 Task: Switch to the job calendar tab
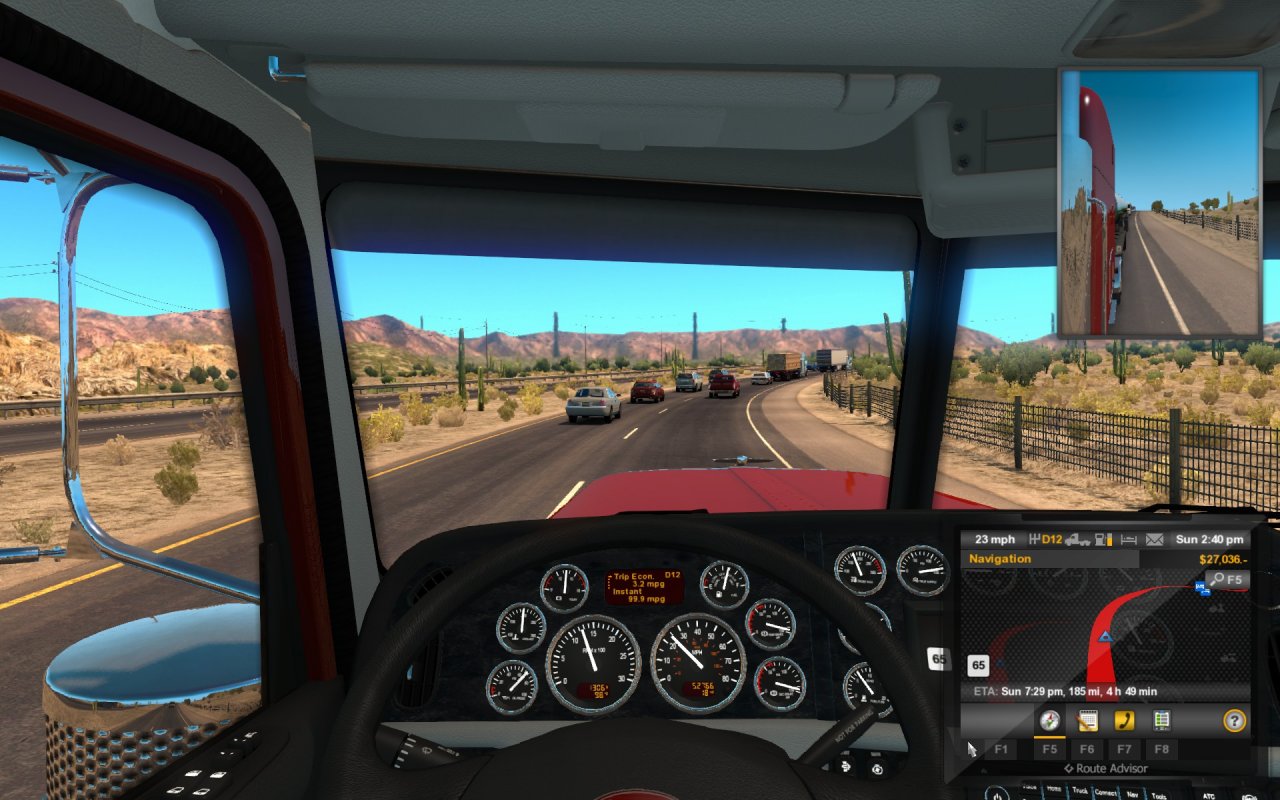pyautogui.click(x=1087, y=720)
